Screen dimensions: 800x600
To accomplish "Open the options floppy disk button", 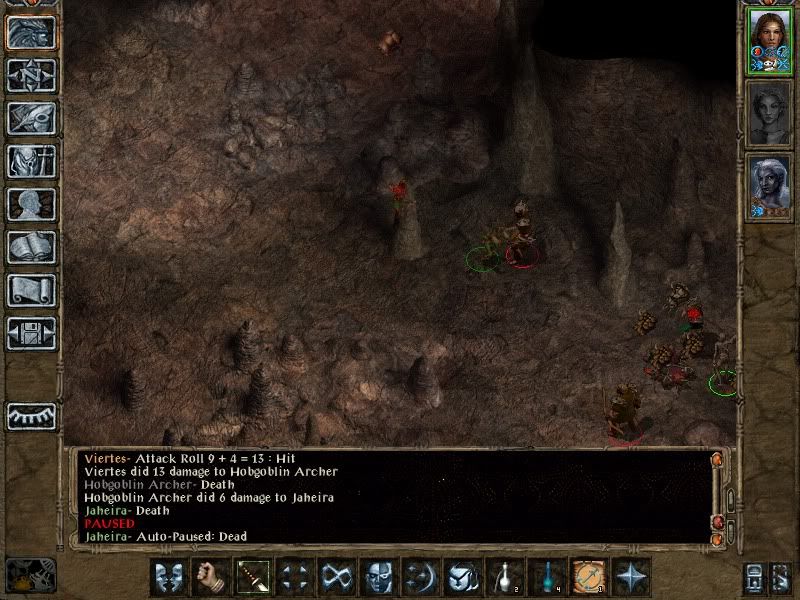I will 31,333.
